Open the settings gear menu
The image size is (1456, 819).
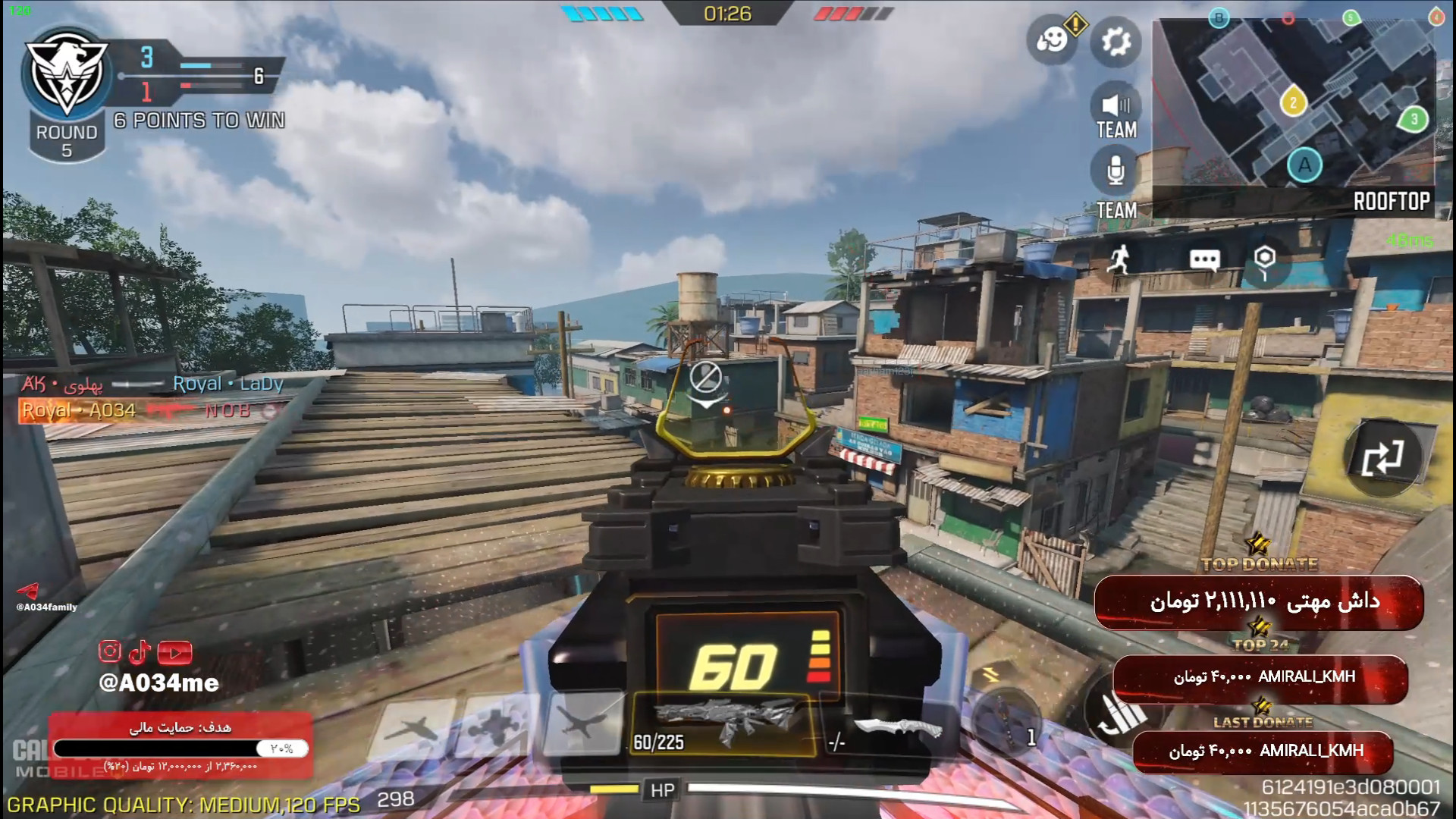pos(1116,41)
